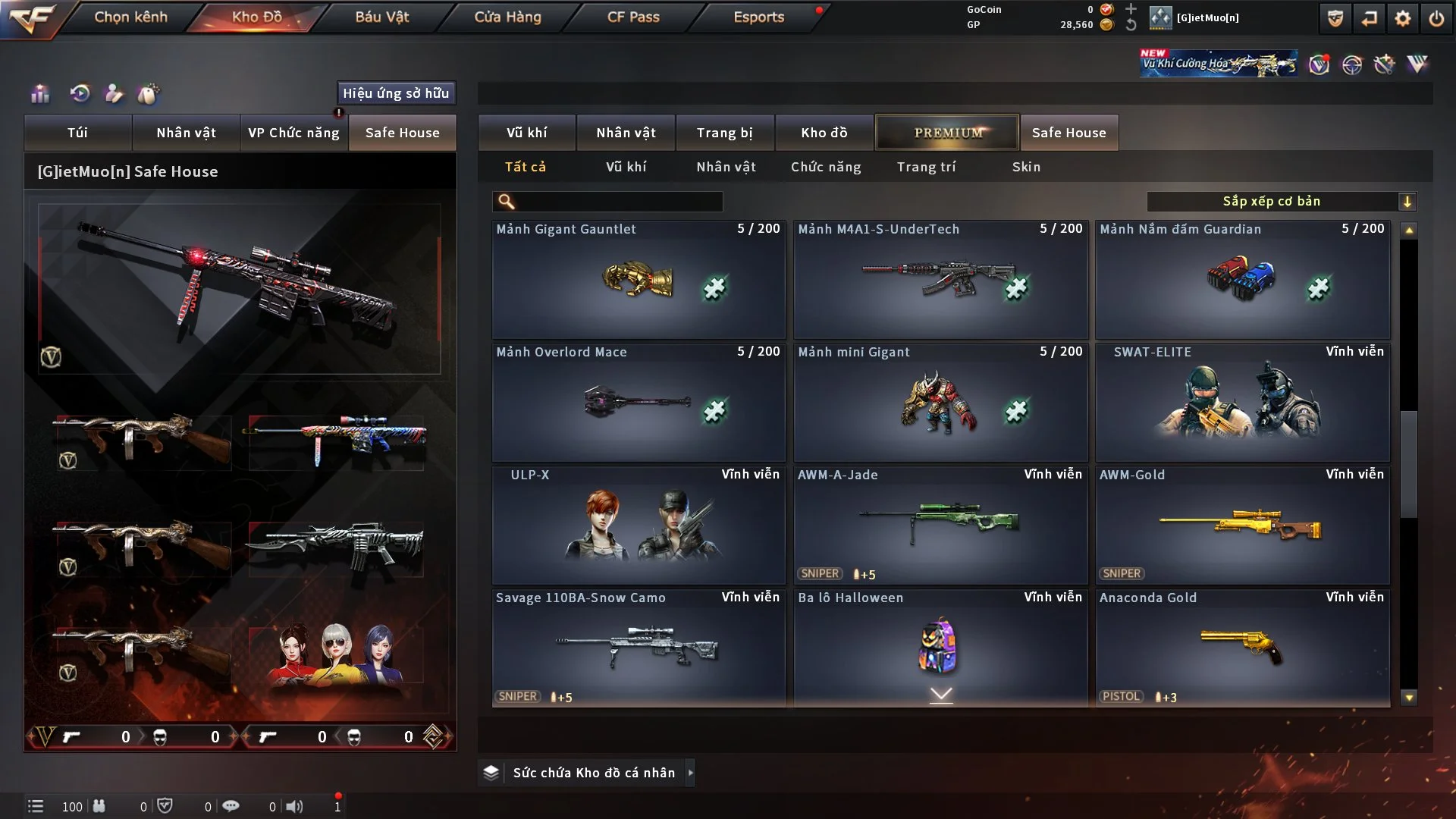Switch to the Túi tab

coord(77,133)
